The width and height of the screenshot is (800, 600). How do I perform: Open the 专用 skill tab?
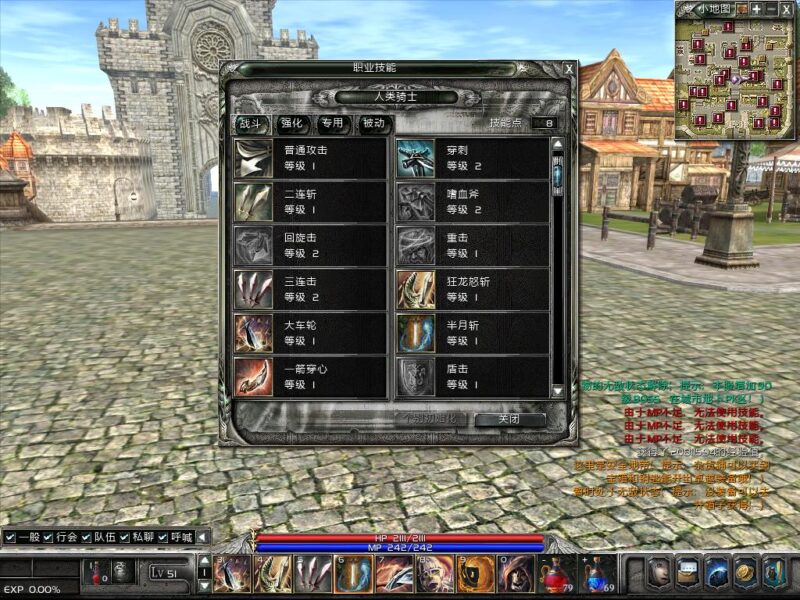pos(332,124)
